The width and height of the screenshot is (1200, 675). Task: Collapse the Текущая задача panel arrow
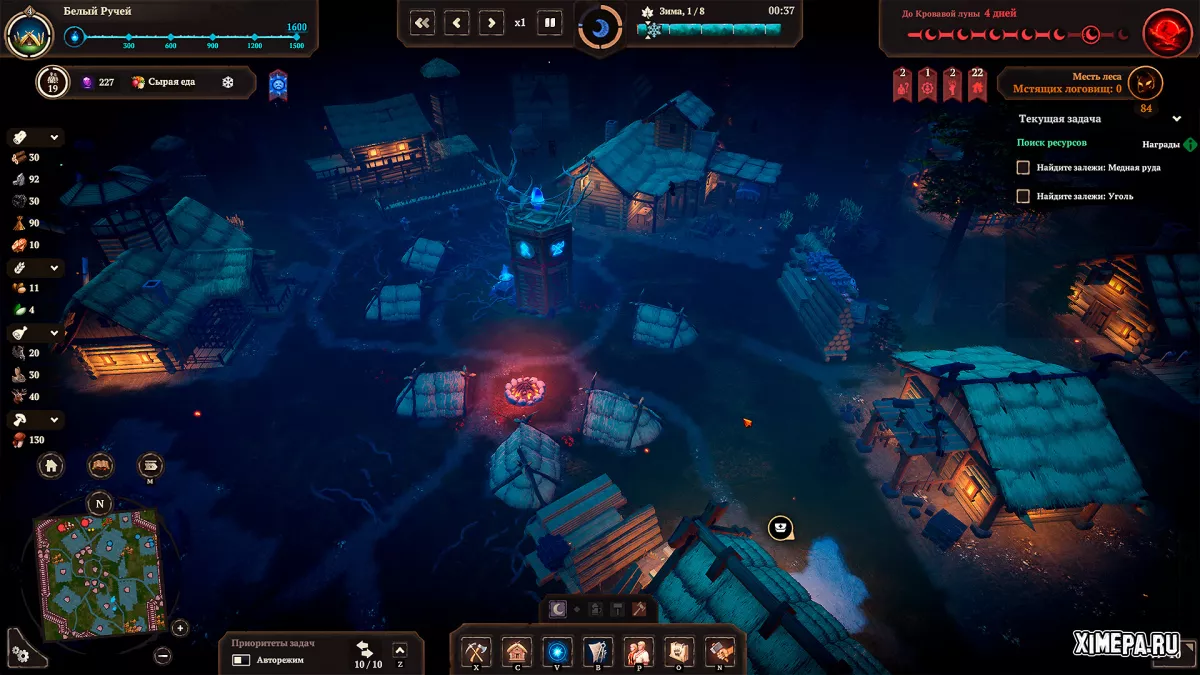tap(1177, 118)
